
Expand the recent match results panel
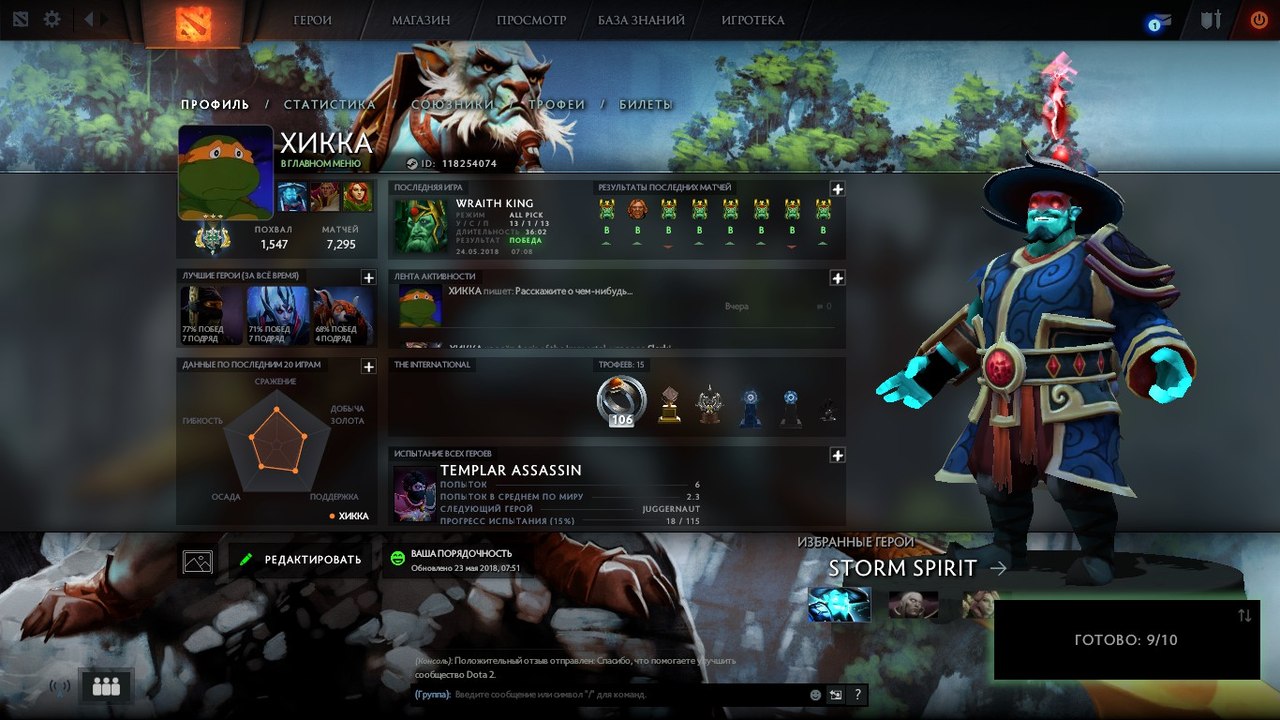837,189
